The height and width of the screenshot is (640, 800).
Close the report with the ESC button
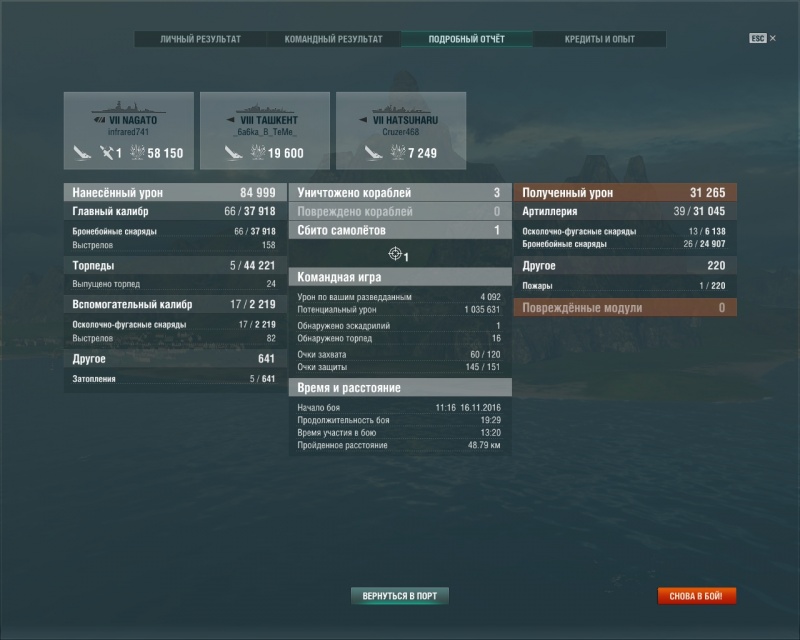pyautogui.click(x=759, y=38)
